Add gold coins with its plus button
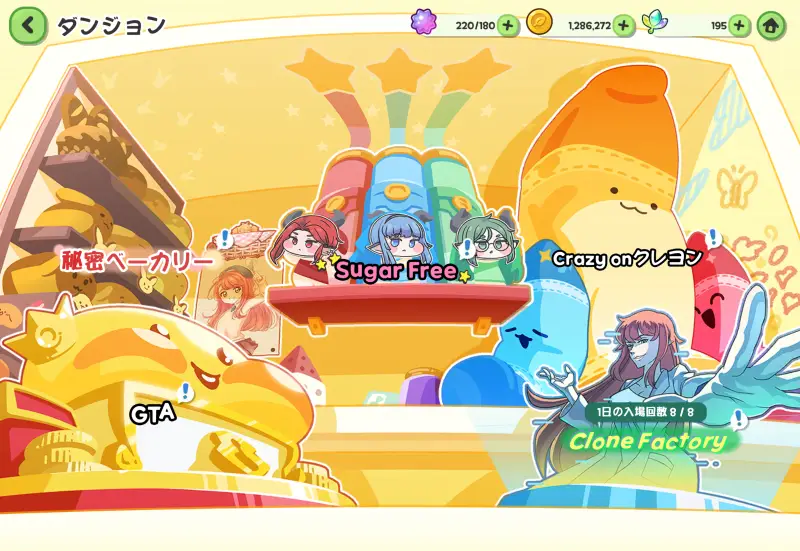The height and width of the screenshot is (551, 800). tap(623, 25)
